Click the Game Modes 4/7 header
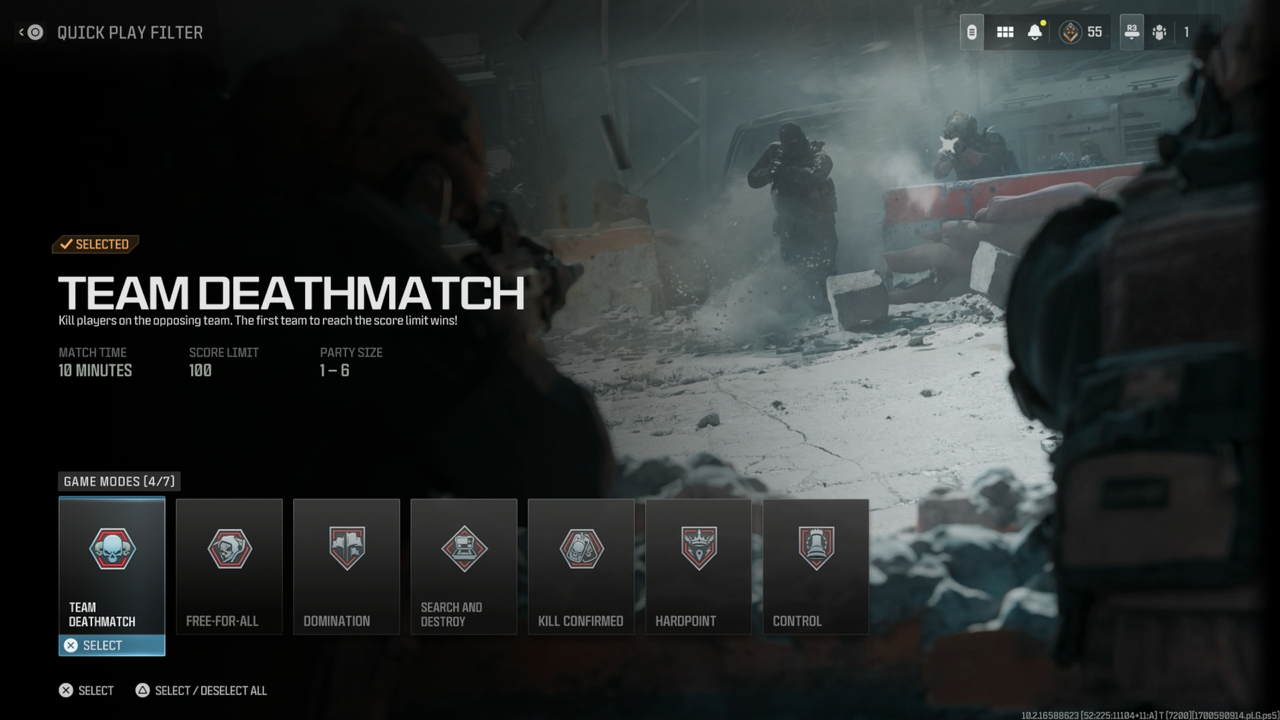The image size is (1280, 720). pos(119,481)
